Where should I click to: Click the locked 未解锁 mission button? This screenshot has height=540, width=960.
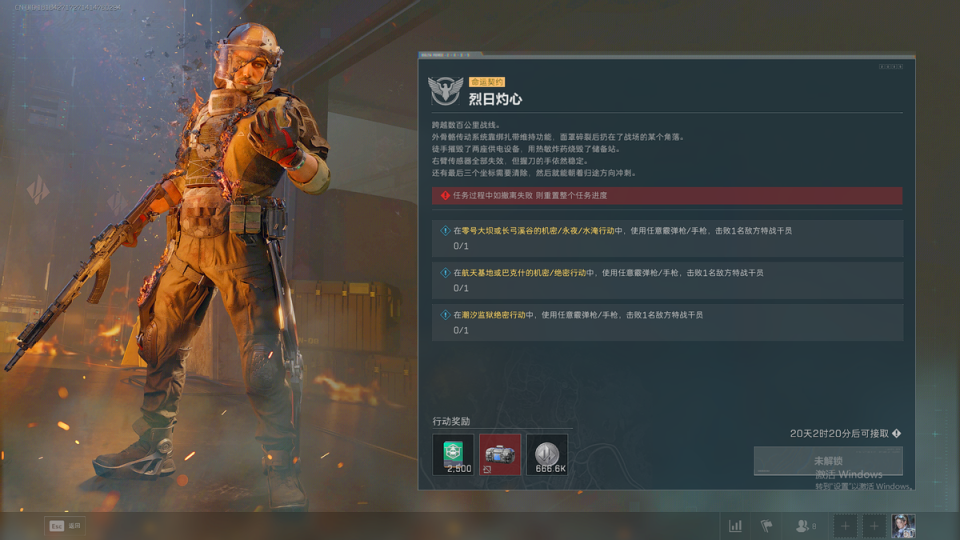[x=828, y=461]
